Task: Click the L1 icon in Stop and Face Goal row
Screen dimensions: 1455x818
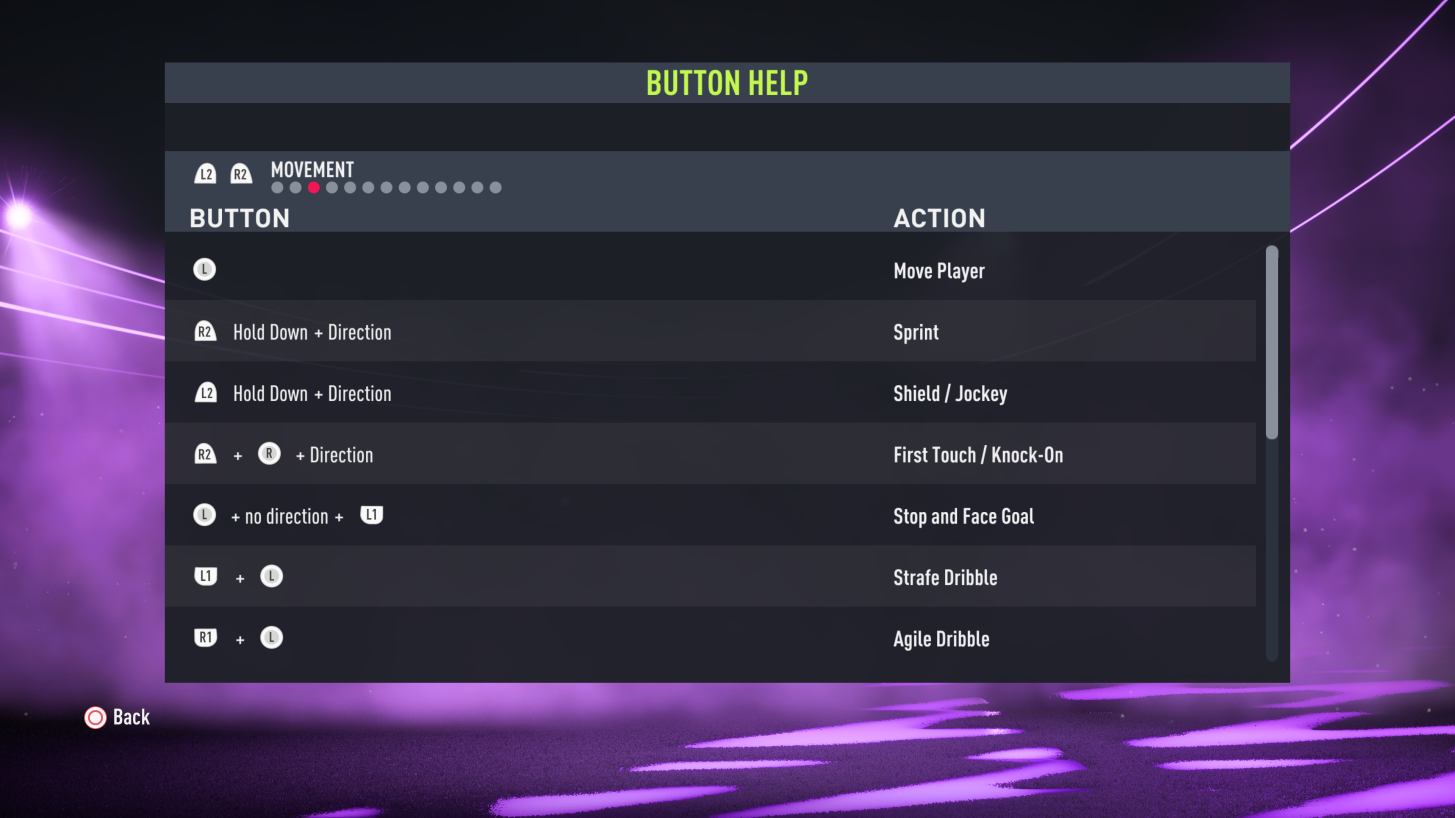Action: (371, 514)
